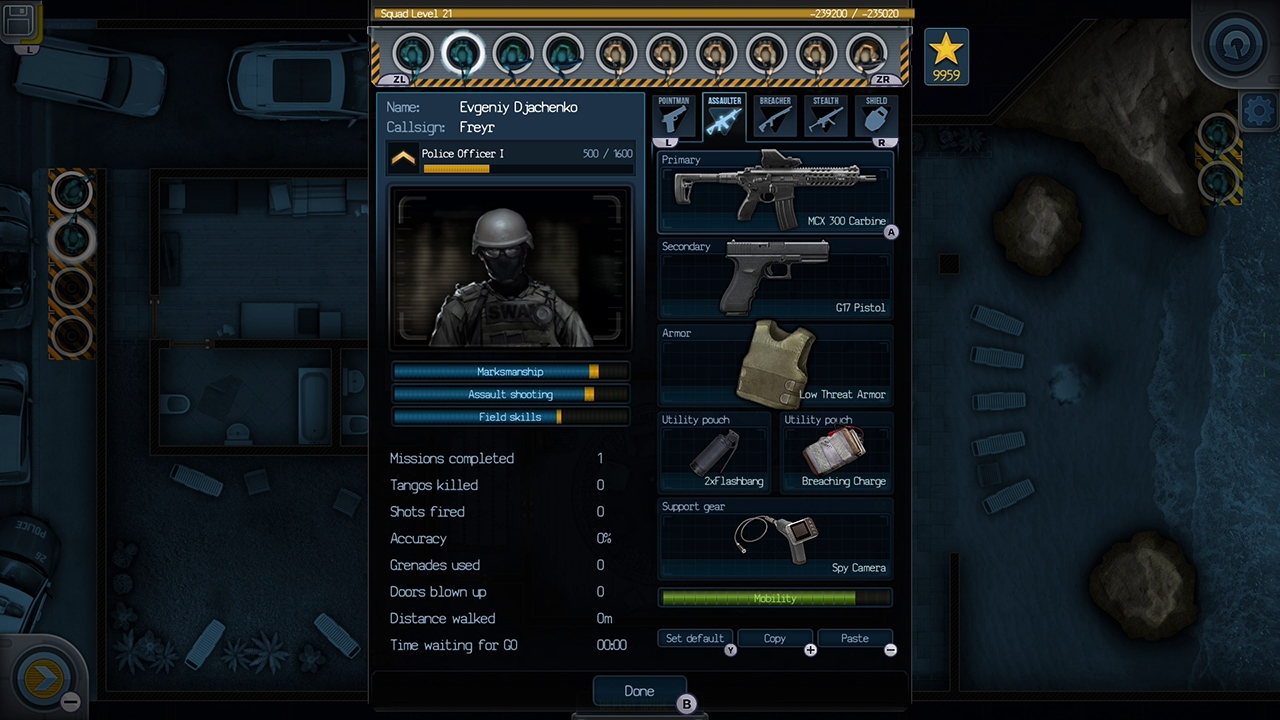Click the Breaching Charge utility pouch

click(836, 450)
